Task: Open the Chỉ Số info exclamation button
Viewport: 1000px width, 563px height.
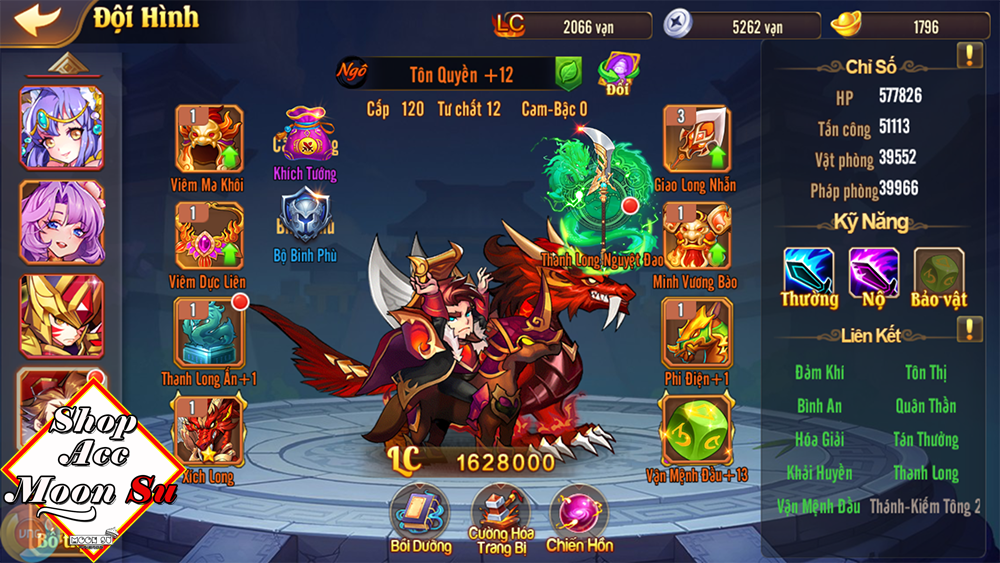Action: (969, 56)
